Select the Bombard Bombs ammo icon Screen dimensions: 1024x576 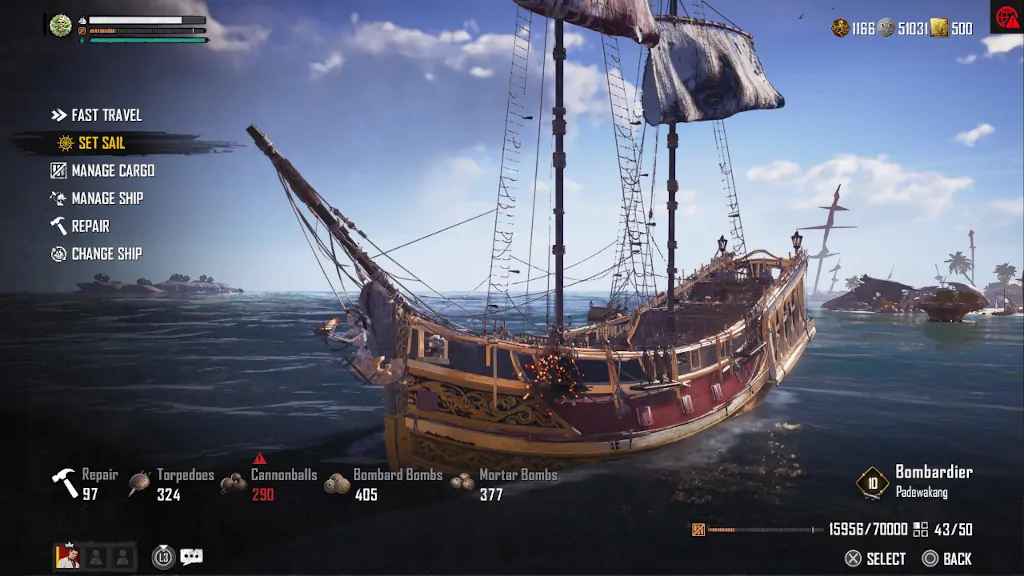click(338, 483)
